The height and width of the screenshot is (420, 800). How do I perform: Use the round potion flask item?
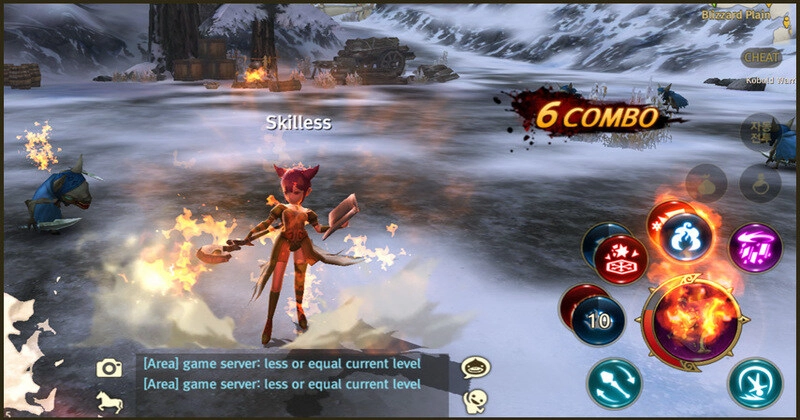pyautogui.click(x=759, y=184)
